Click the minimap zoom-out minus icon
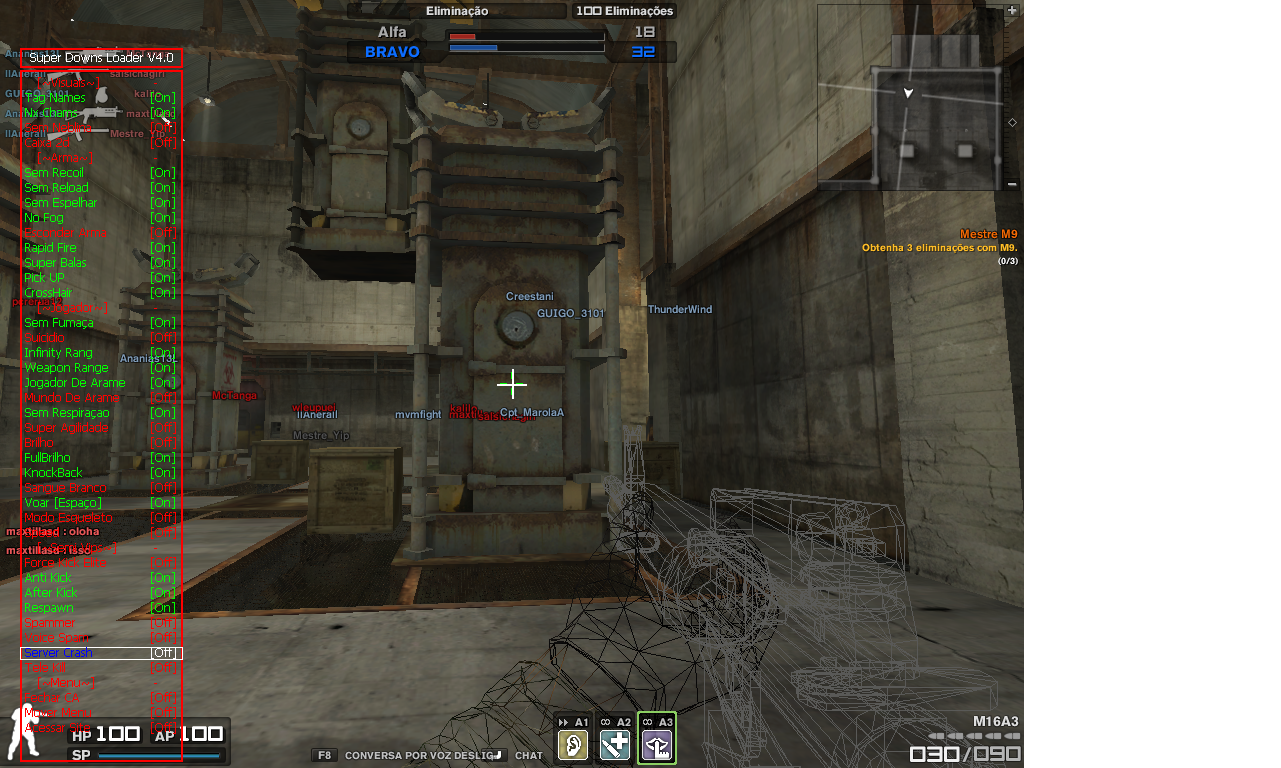Viewport: 1281px width, 768px height. pyautogui.click(x=1013, y=184)
